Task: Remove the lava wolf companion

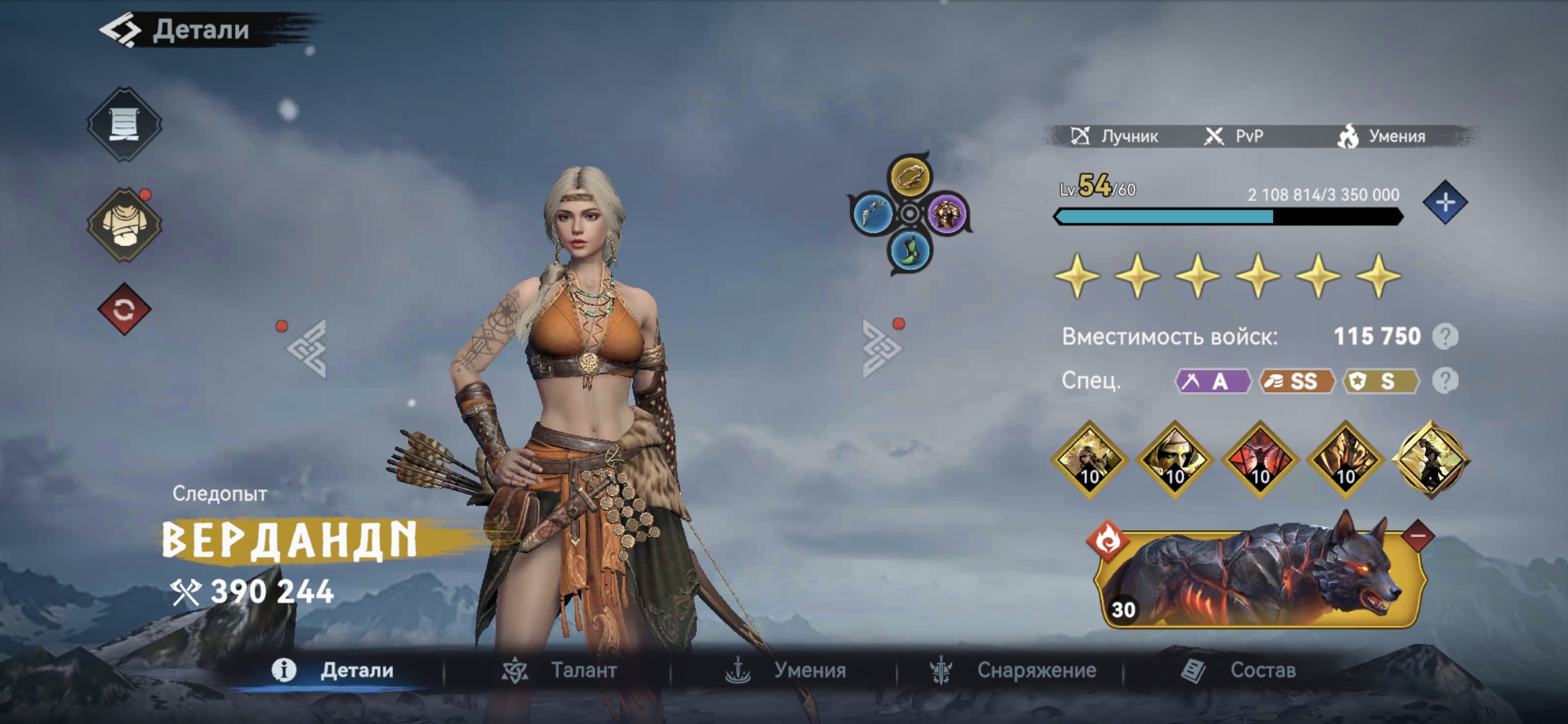Action: (x=1417, y=536)
